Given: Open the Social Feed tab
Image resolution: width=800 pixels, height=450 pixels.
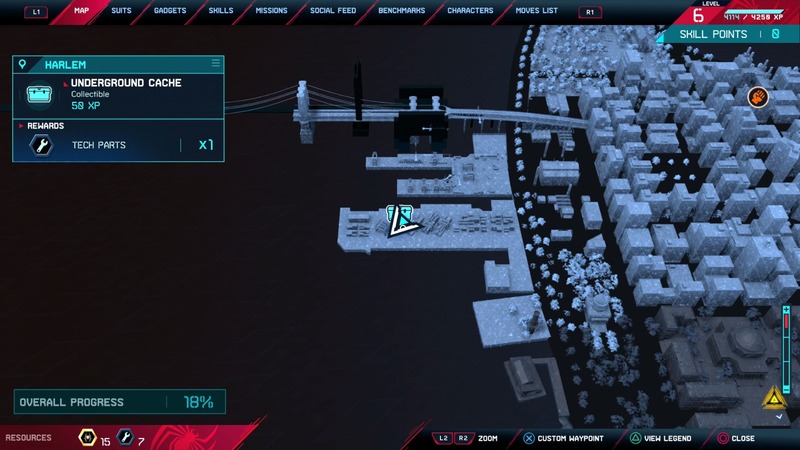Looking at the screenshot, I should click(x=331, y=11).
